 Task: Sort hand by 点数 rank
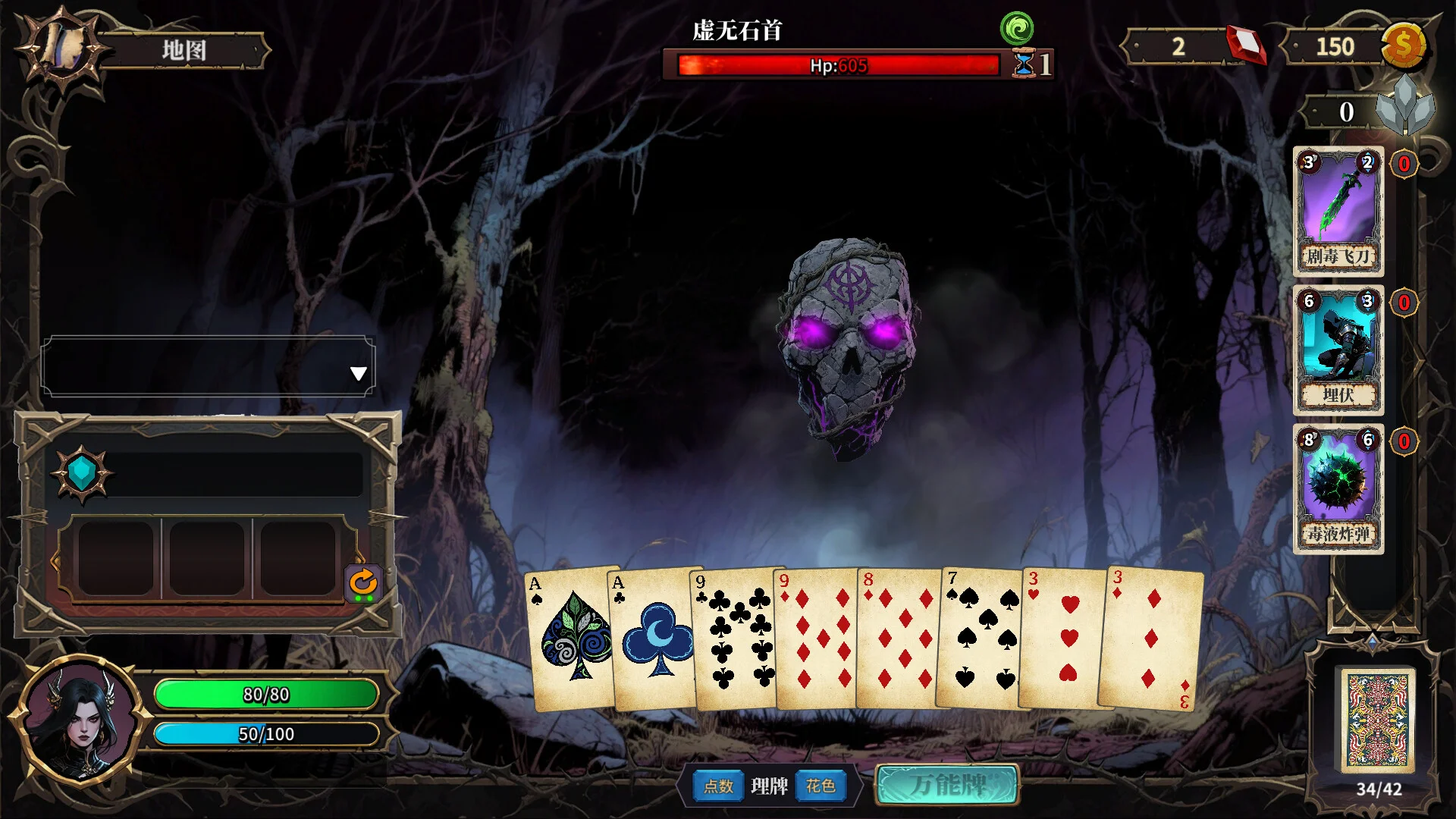[718, 786]
